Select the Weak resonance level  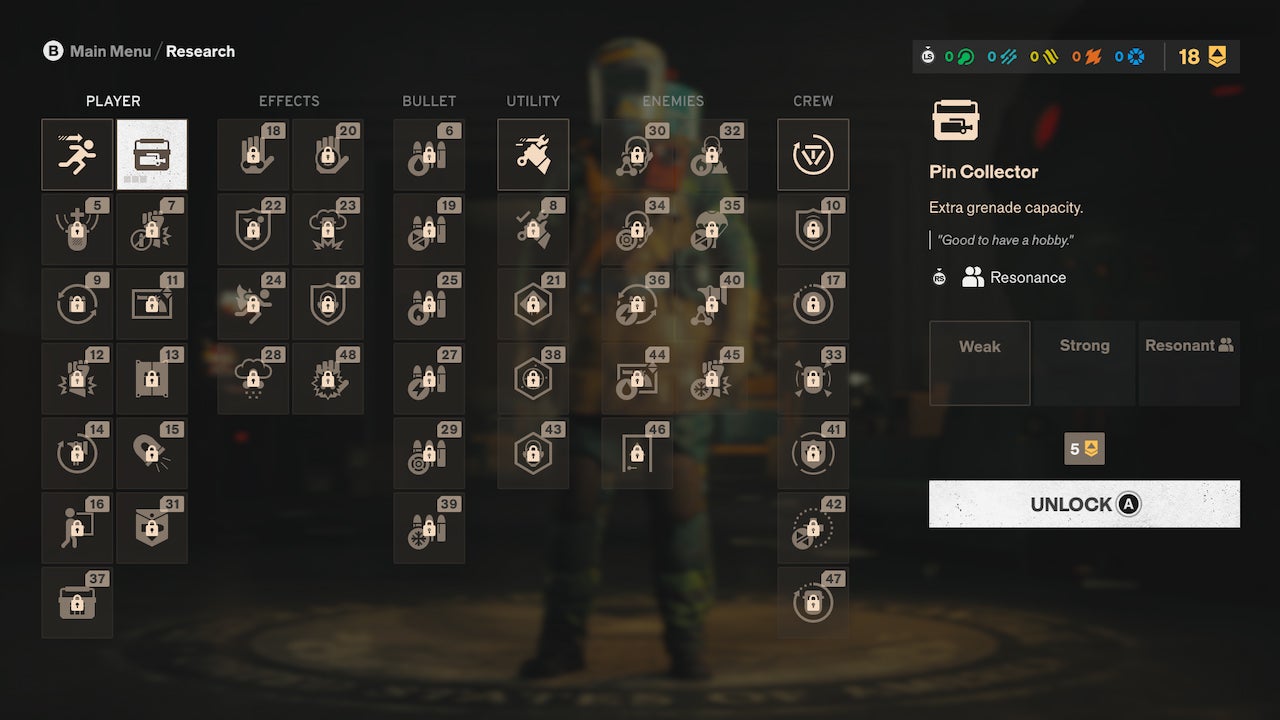(979, 363)
